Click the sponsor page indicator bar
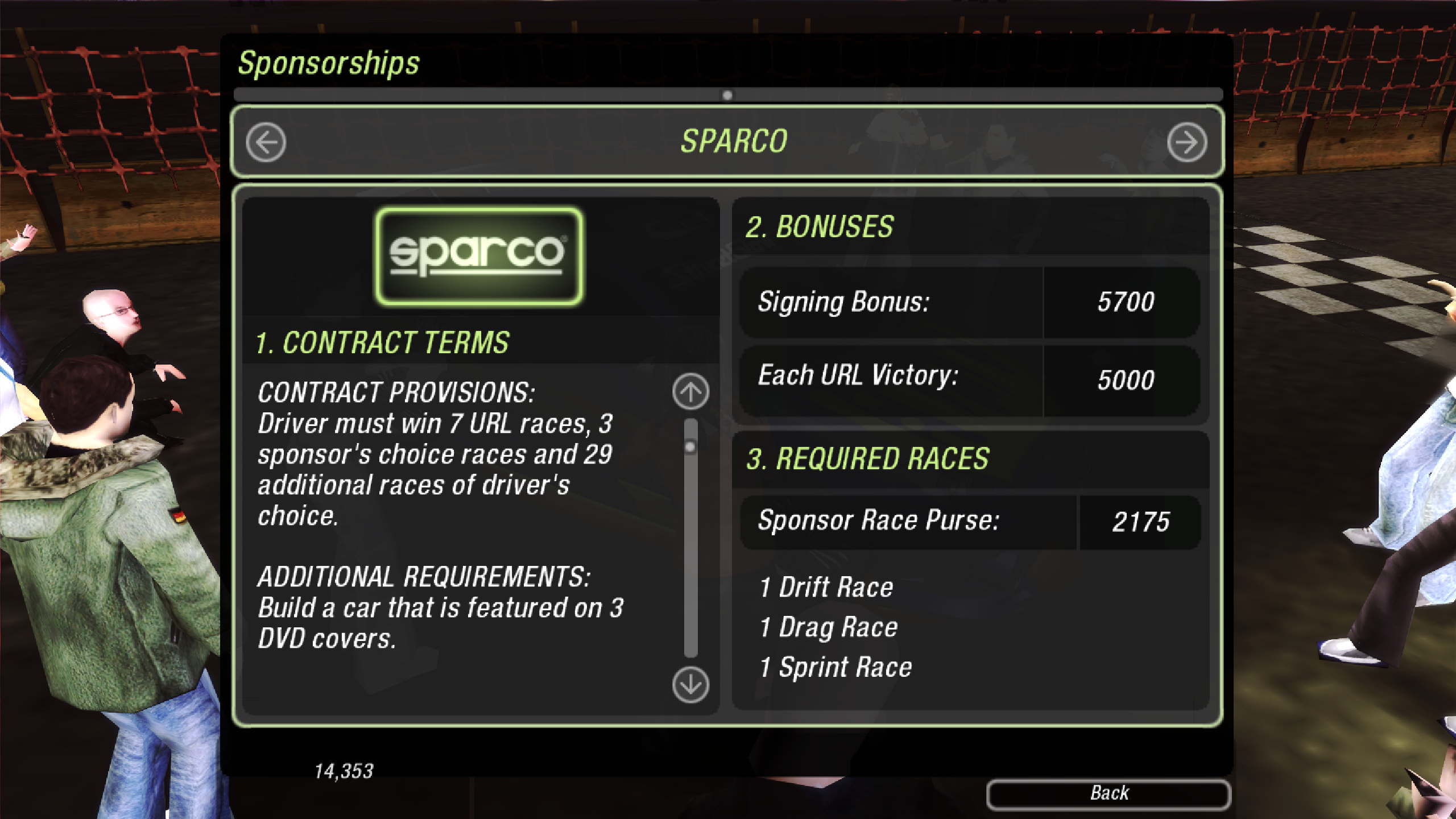1456x819 pixels. click(x=727, y=95)
